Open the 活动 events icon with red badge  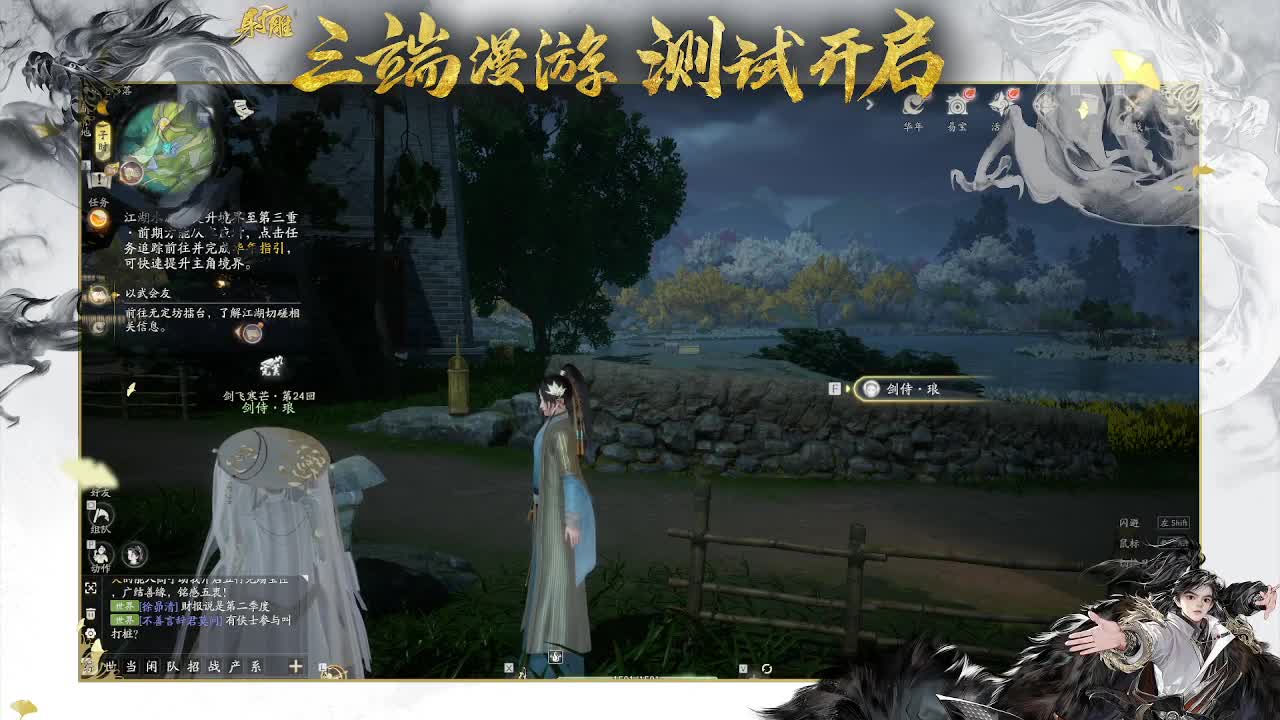click(999, 103)
